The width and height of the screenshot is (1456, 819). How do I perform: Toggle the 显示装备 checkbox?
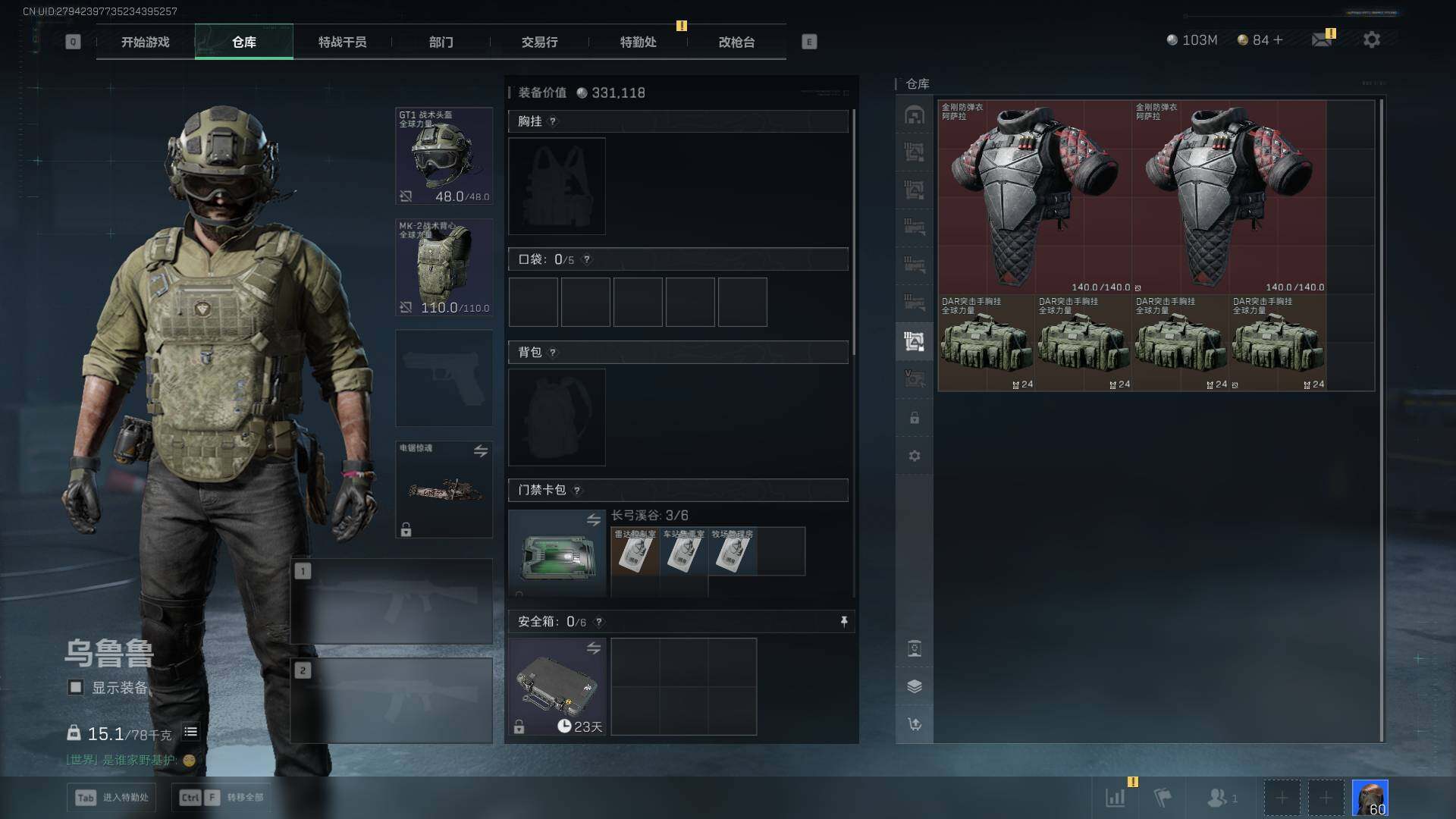(76, 687)
